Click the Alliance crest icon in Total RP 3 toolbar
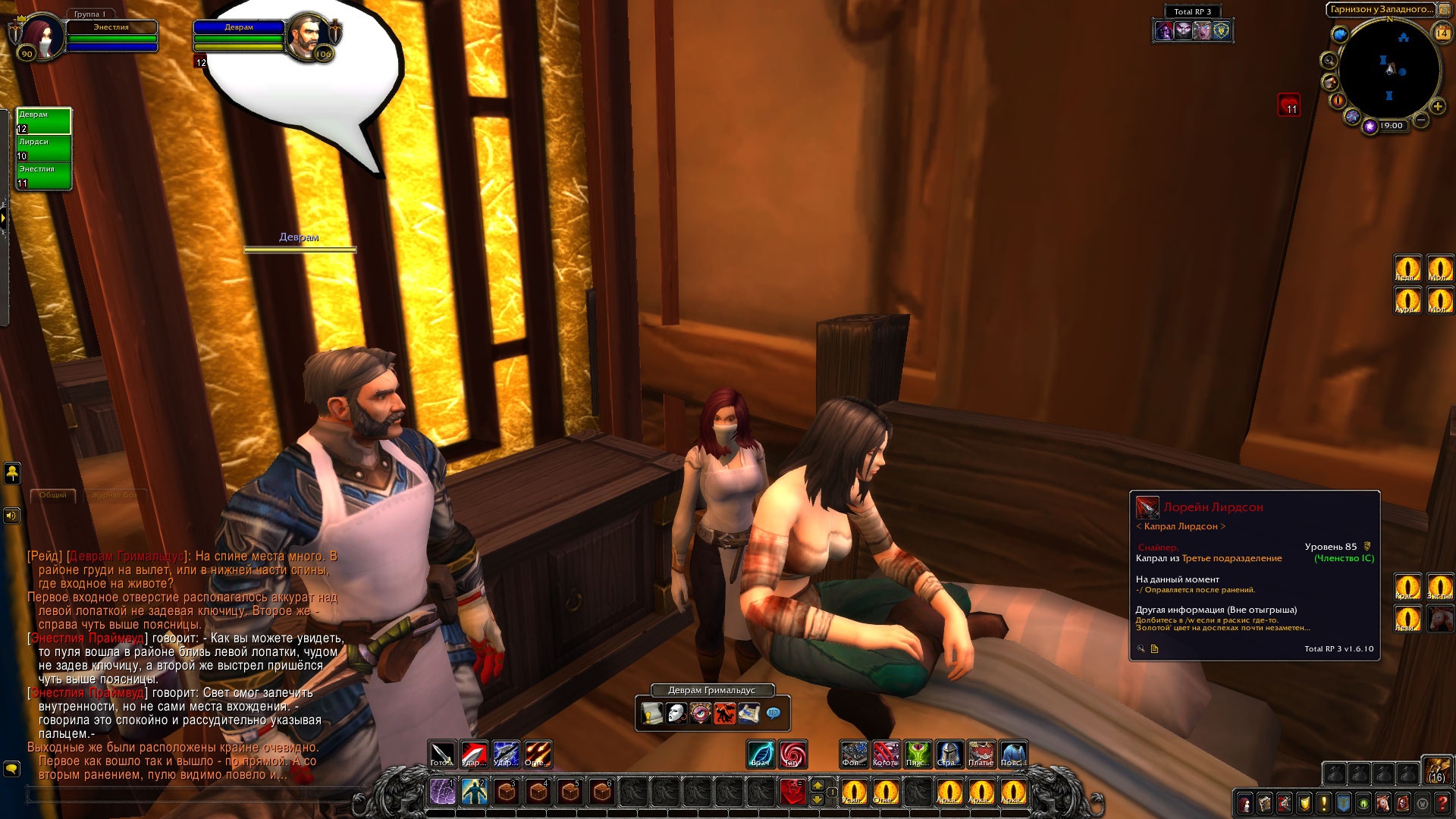This screenshot has height=819, width=1456. [1221, 31]
